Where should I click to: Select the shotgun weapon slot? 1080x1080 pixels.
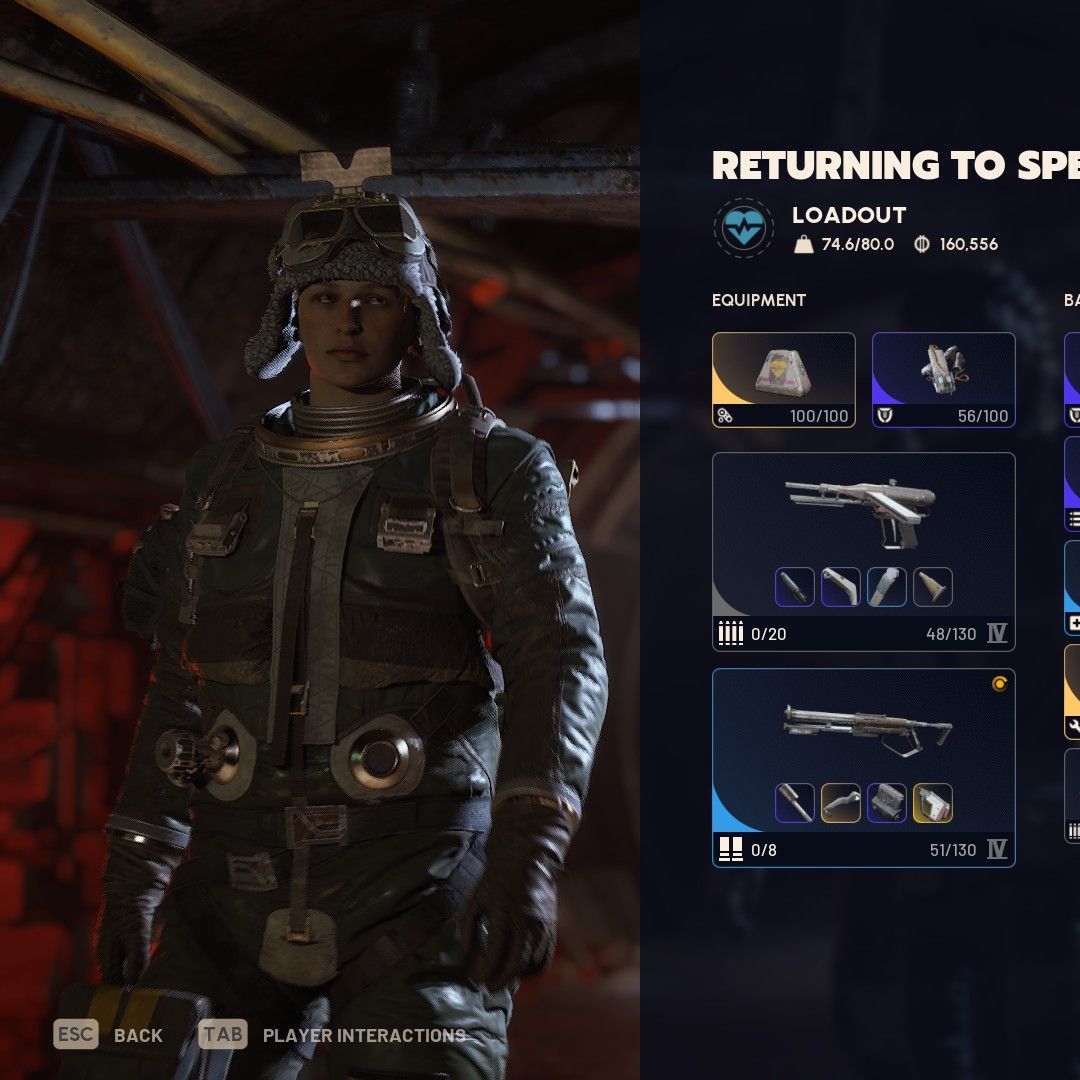click(863, 728)
